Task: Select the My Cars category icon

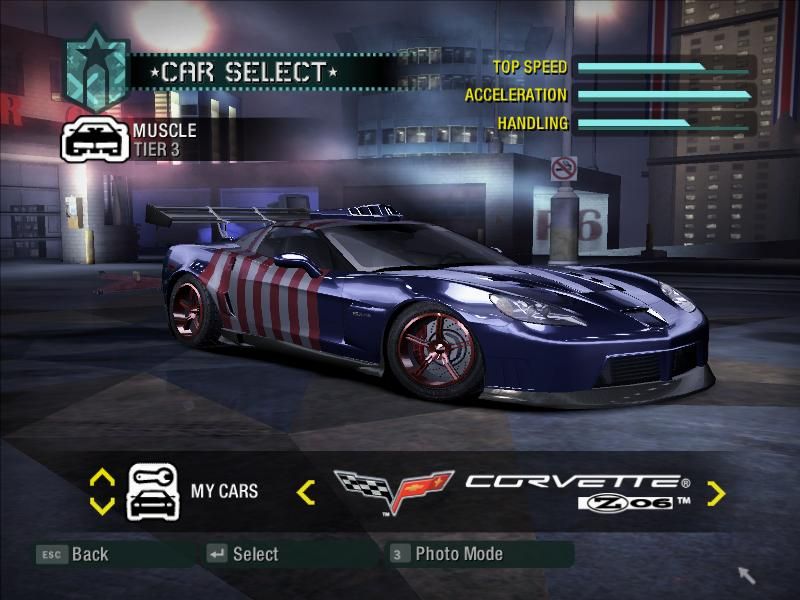Action: click(152, 491)
